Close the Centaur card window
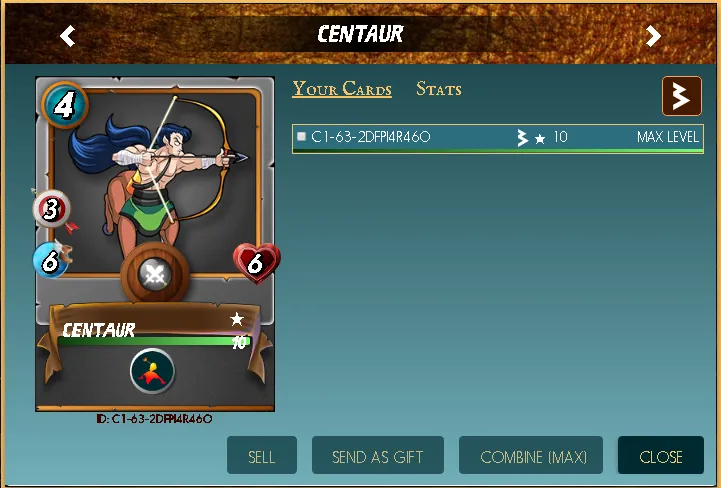This screenshot has height=488, width=721. point(661,457)
